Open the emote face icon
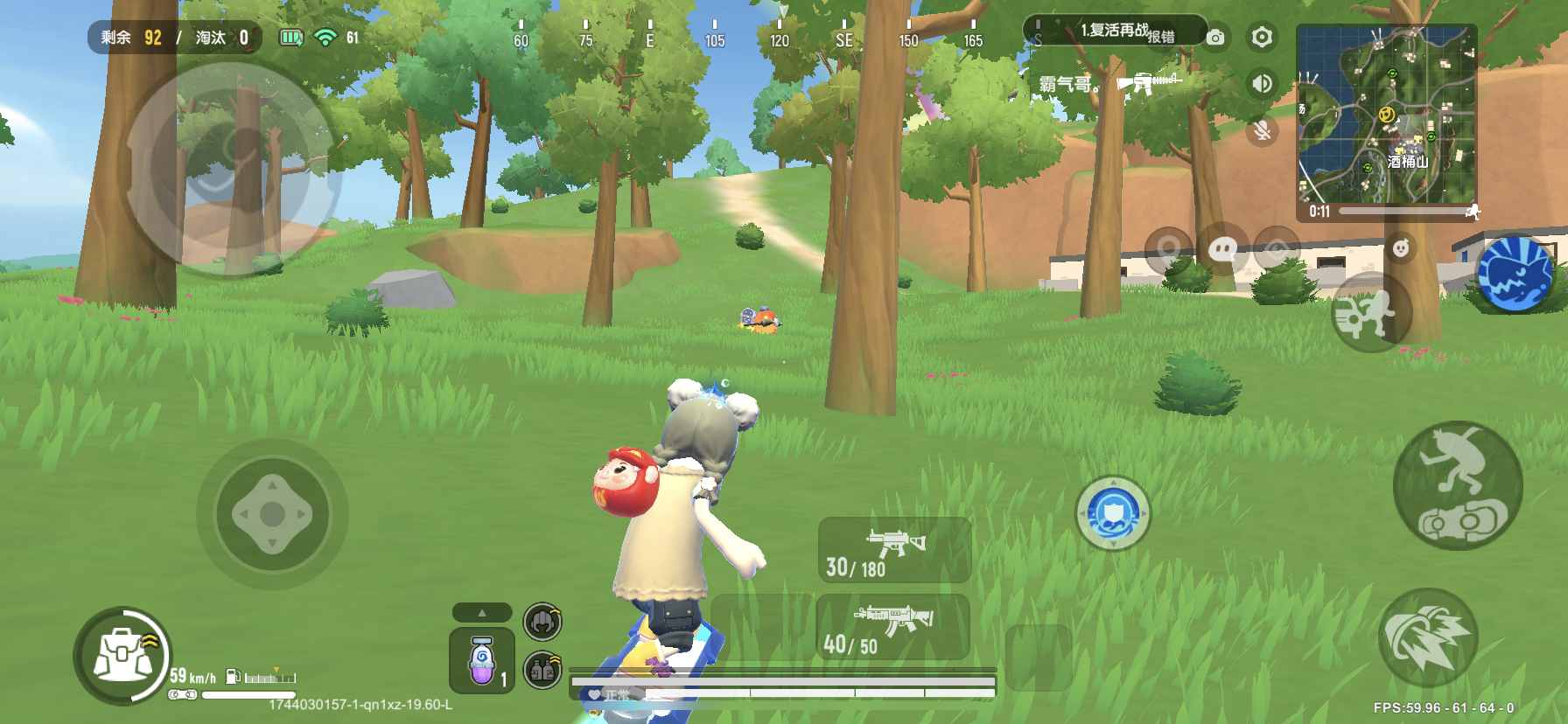Image resolution: width=1568 pixels, height=724 pixels. point(1401,248)
